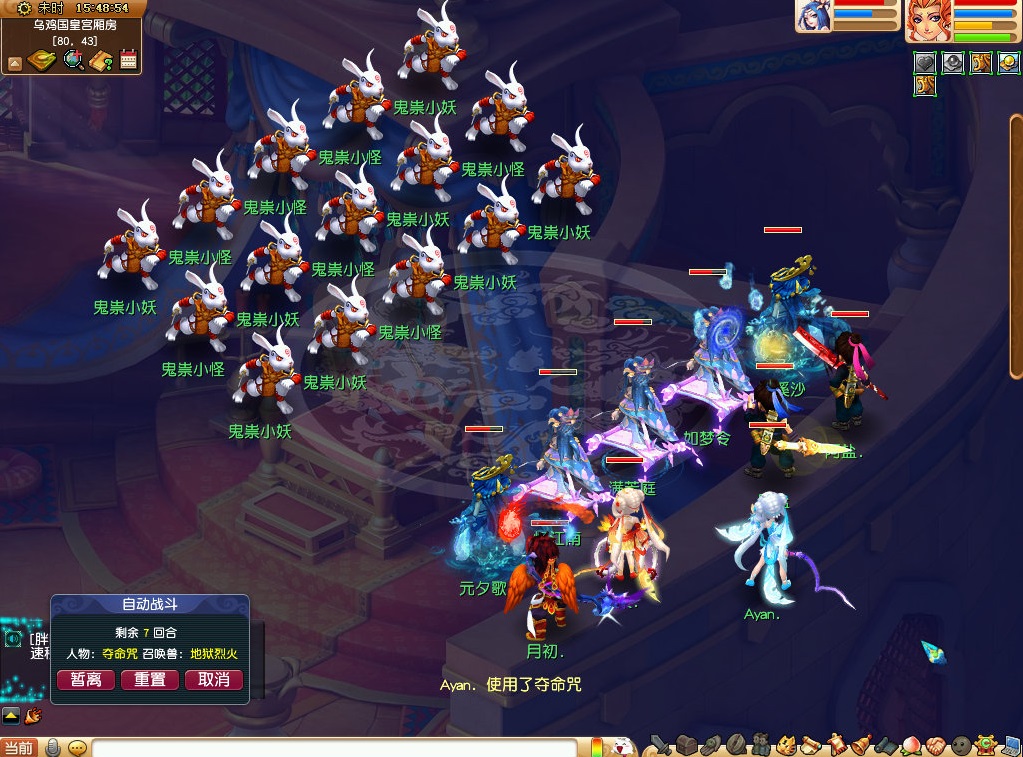Open the chat speech bubble icon
This screenshot has height=757, width=1023.
[x=77, y=747]
